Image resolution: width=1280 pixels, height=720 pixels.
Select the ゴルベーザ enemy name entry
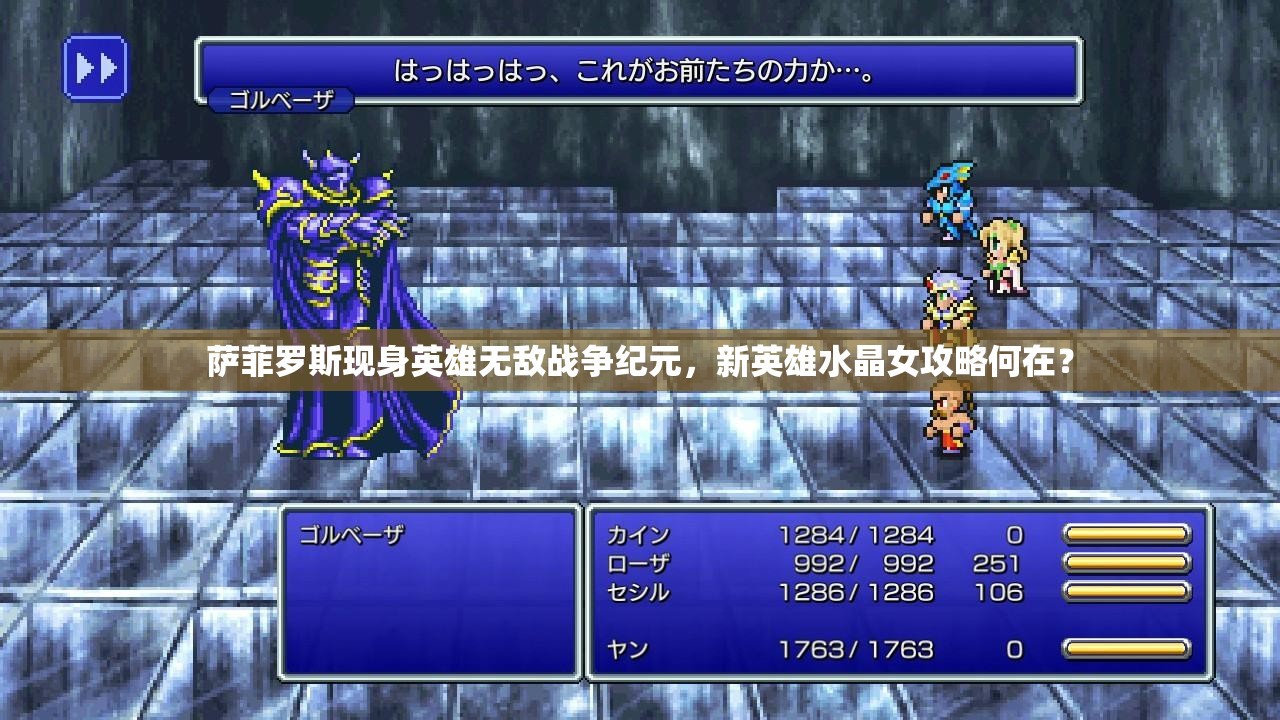point(351,535)
